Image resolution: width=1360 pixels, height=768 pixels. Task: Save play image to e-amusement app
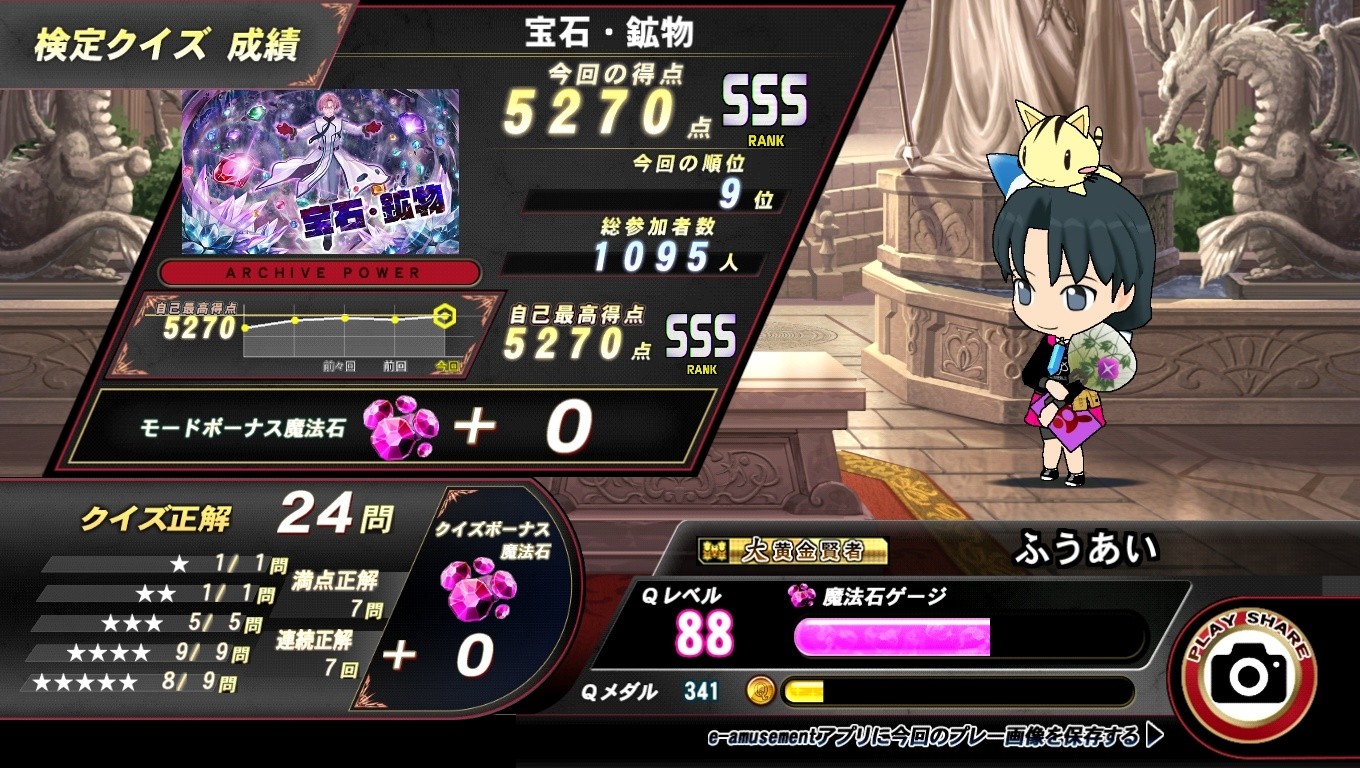934,737
